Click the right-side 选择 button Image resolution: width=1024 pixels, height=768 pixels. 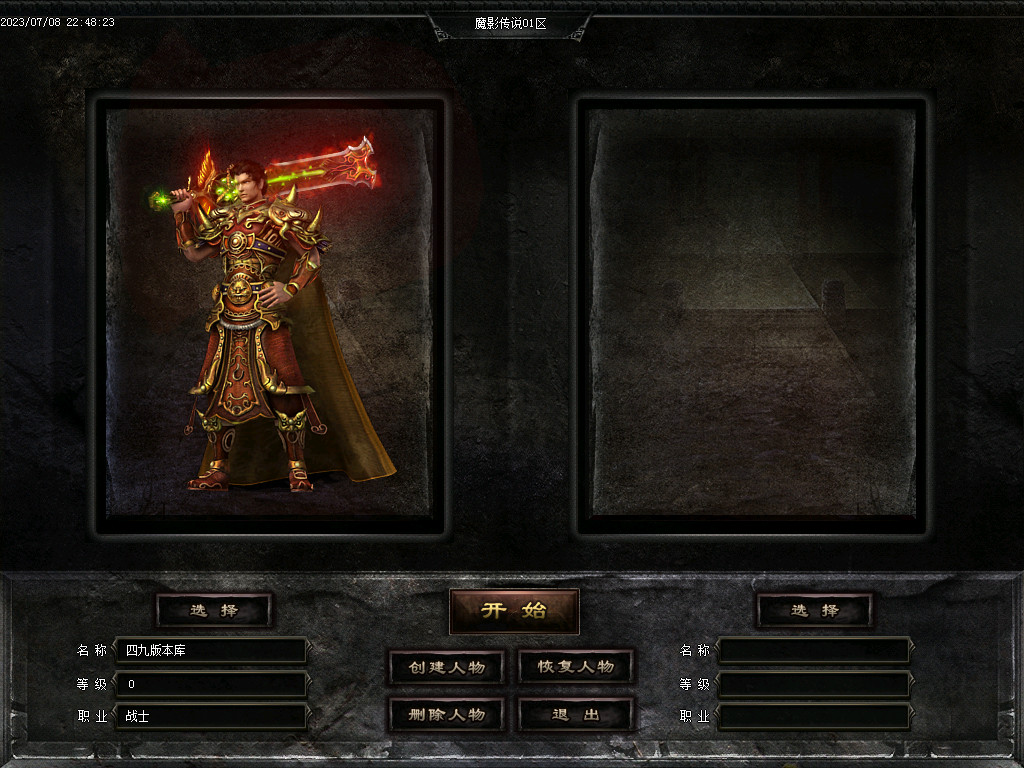[814, 610]
